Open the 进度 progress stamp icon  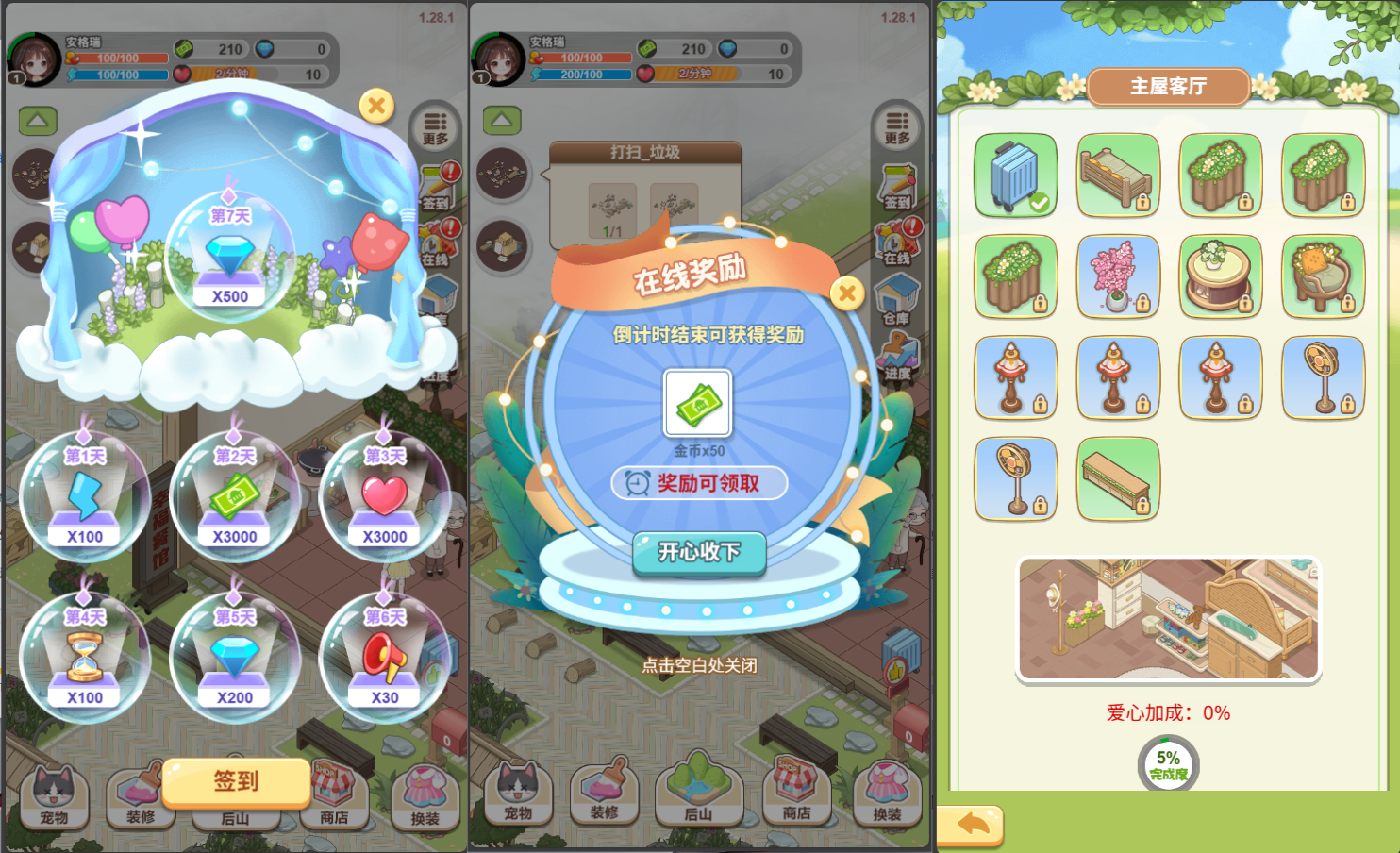pos(896,352)
